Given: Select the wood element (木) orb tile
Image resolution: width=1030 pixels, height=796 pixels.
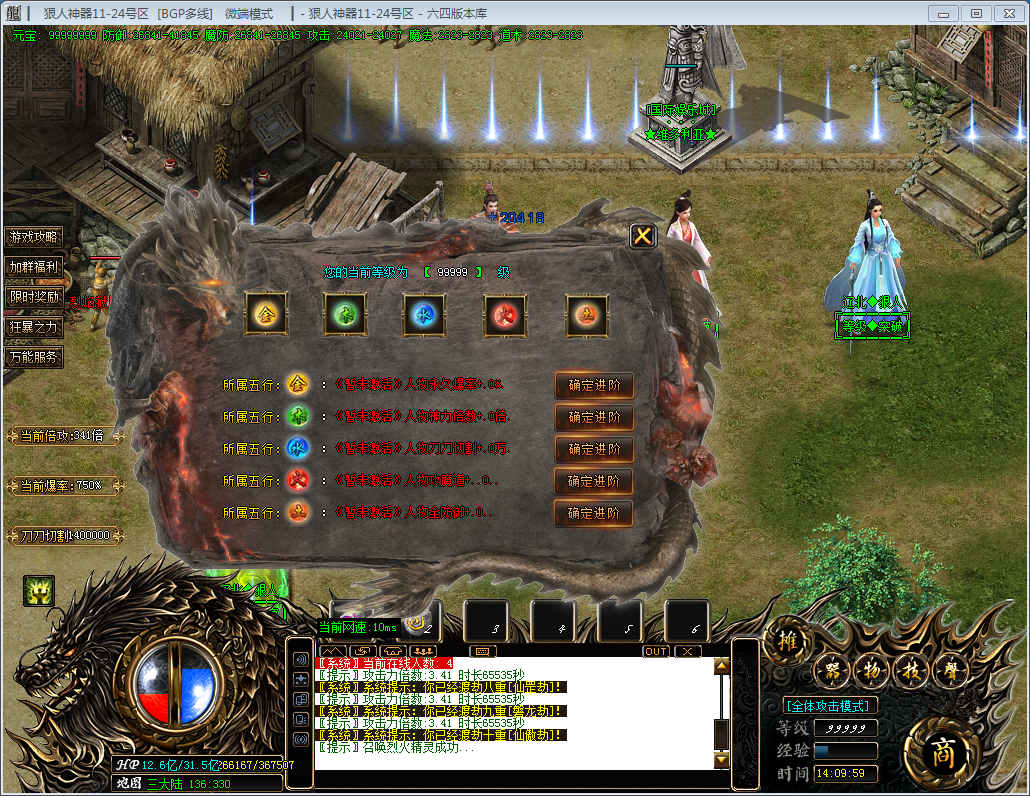Looking at the screenshot, I should 345,314.
